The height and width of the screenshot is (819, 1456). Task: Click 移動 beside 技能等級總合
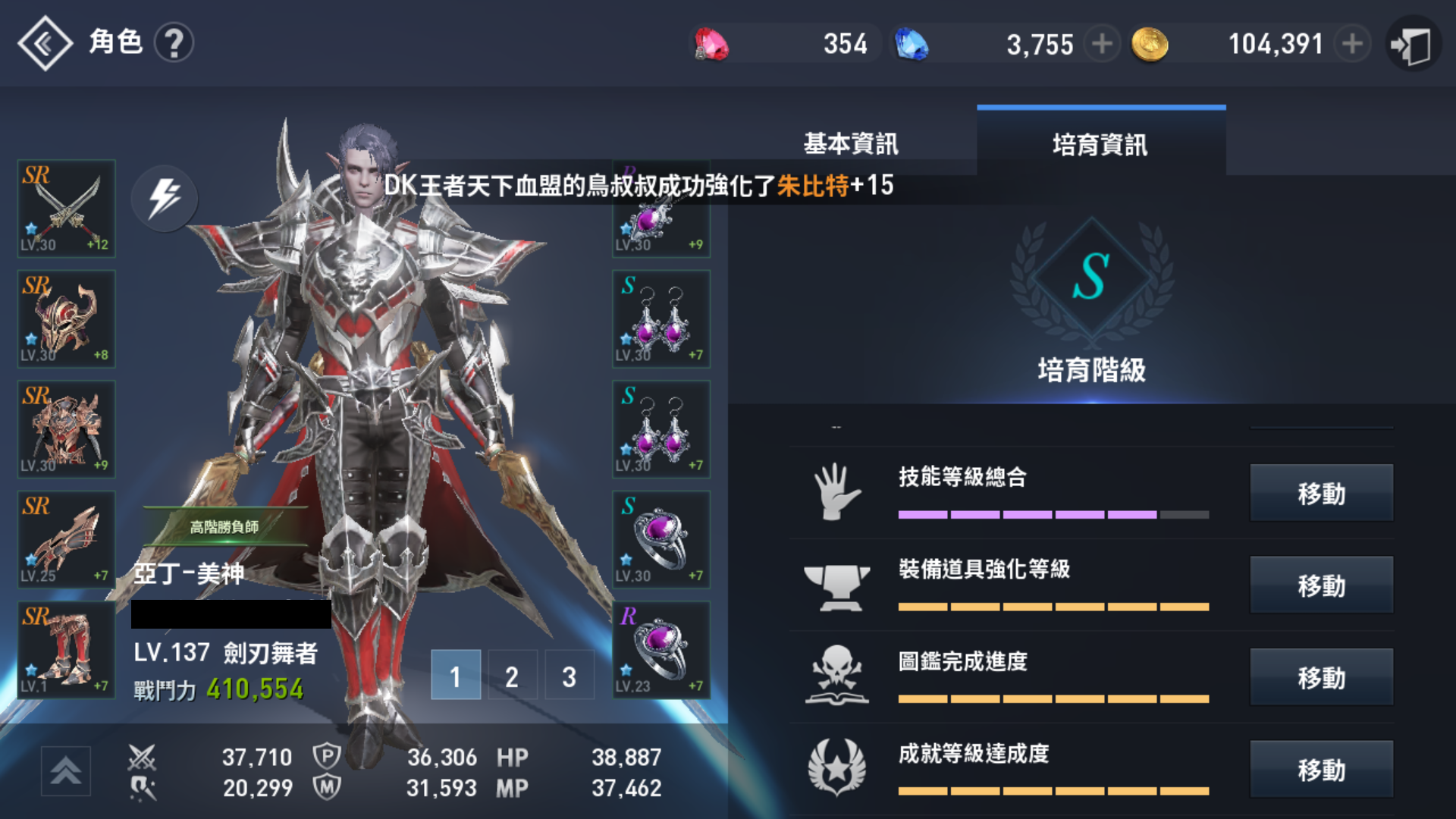coord(1321,493)
